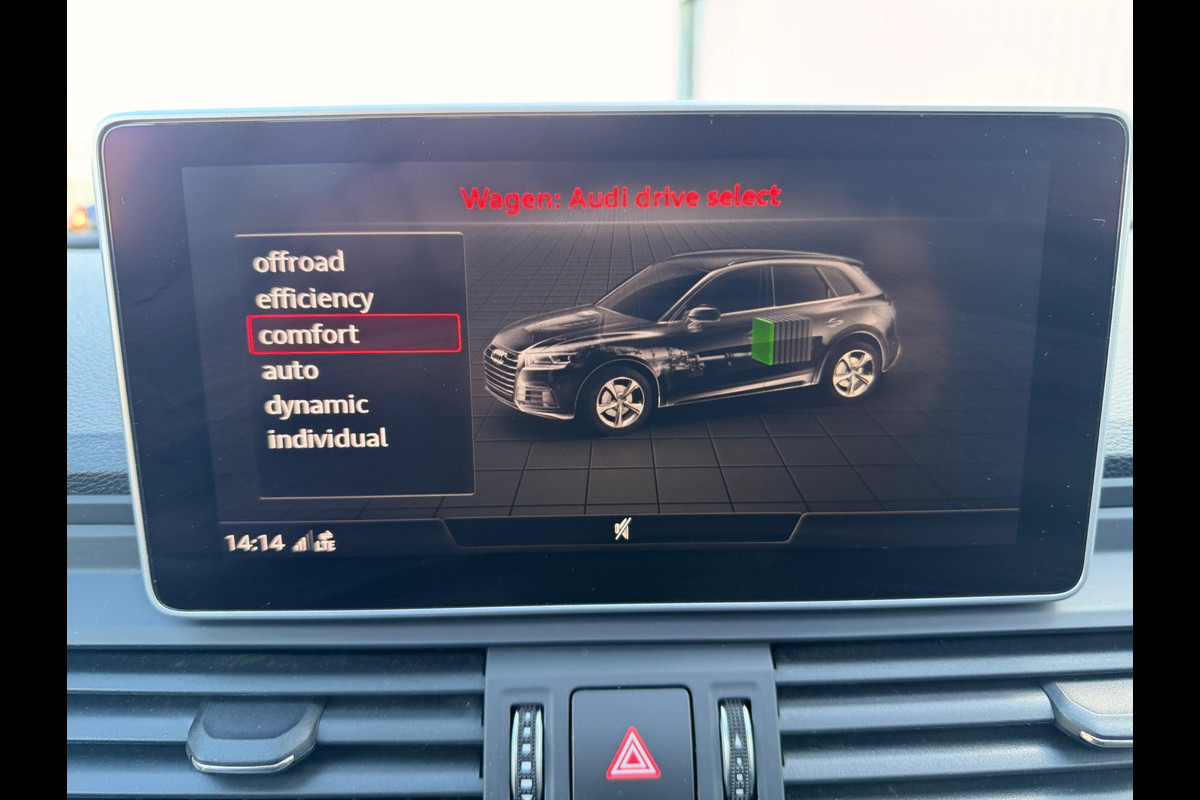Open the individual drive mode
The image size is (1200, 800).
327,438
